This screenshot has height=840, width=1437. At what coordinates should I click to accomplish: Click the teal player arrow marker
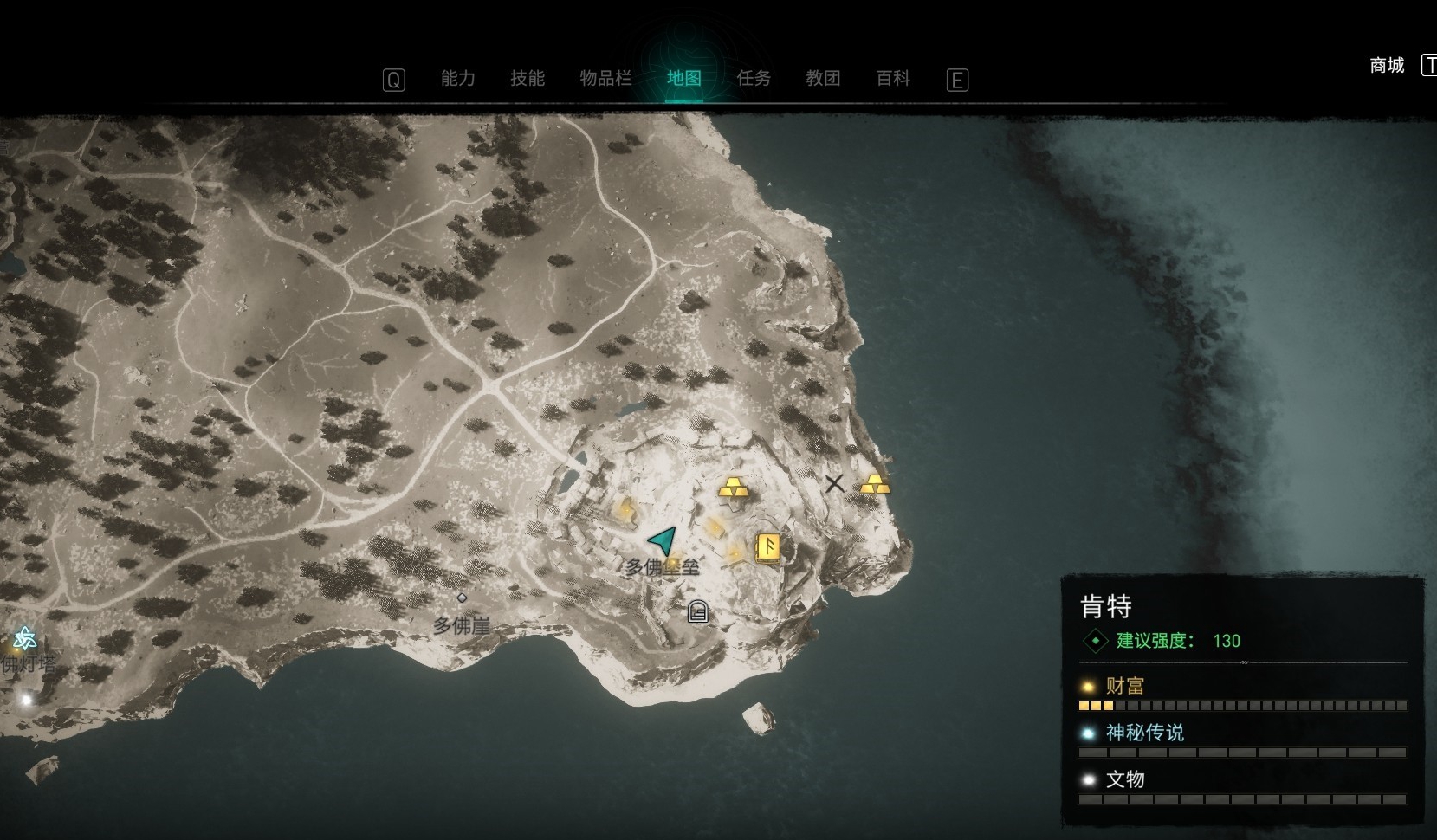pyautogui.click(x=663, y=541)
